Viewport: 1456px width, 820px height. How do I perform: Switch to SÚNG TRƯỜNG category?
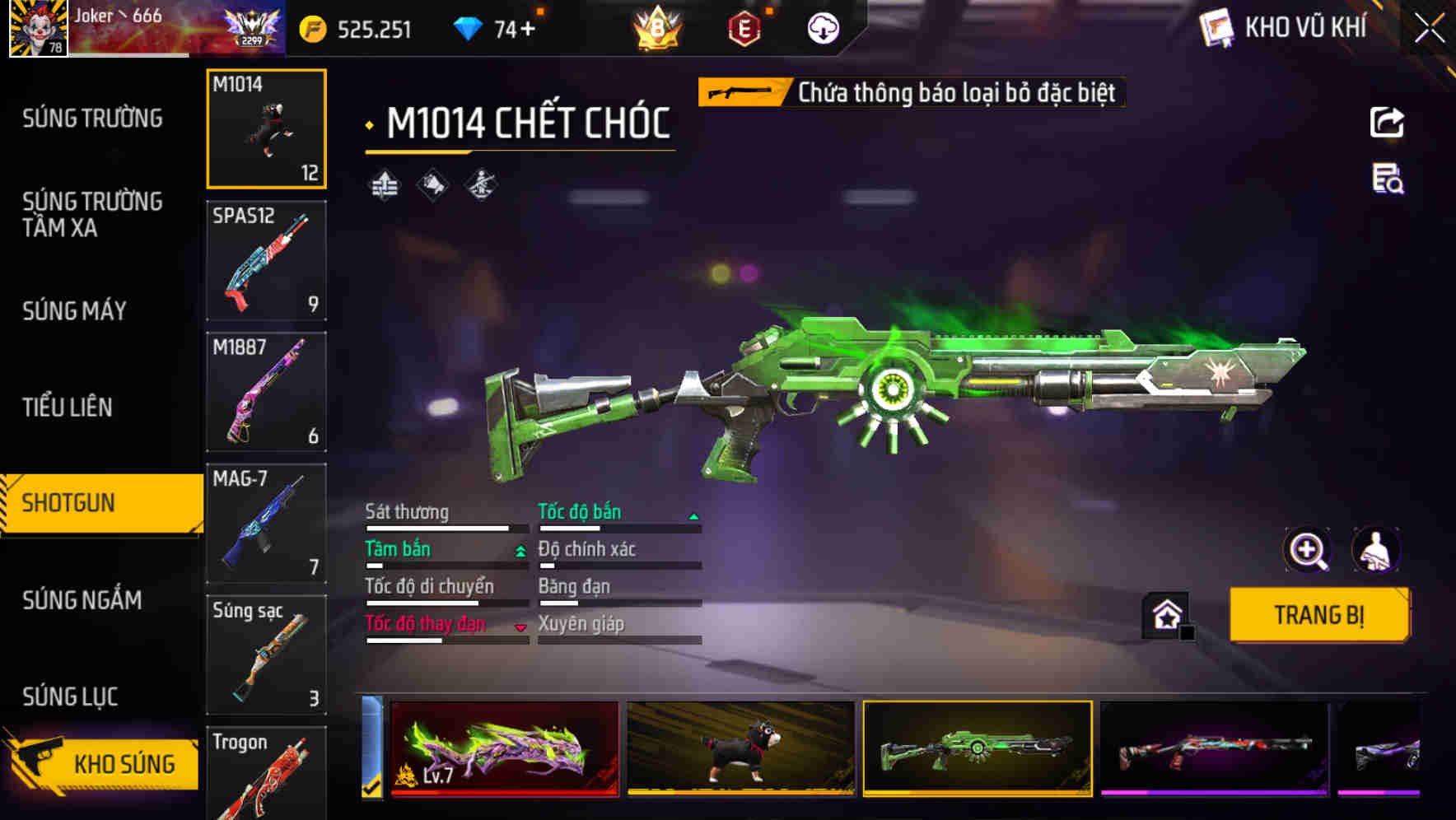click(x=92, y=119)
